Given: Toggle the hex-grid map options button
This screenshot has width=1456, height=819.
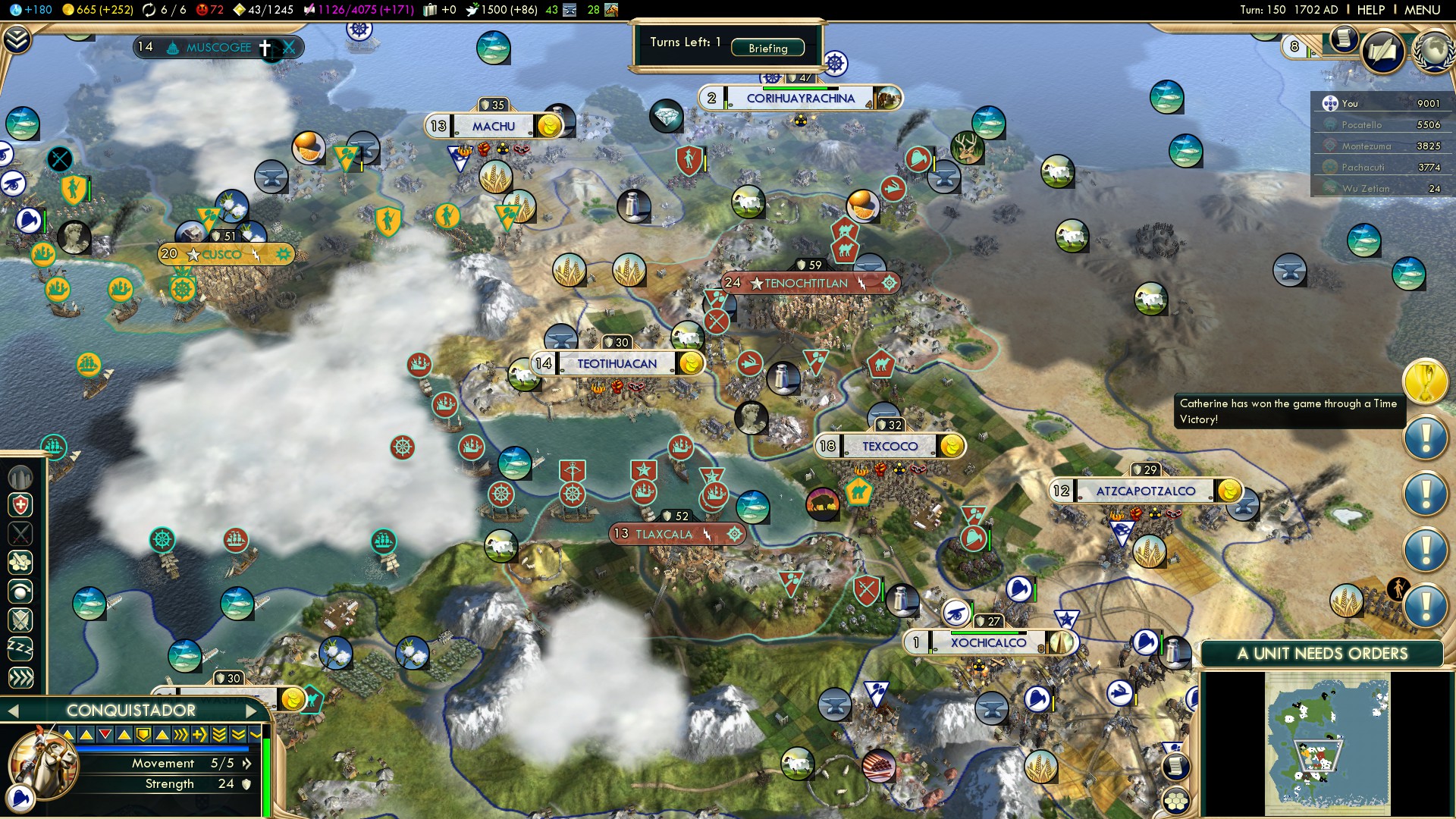Looking at the screenshot, I should pyautogui.click(x=1176, y=801).
